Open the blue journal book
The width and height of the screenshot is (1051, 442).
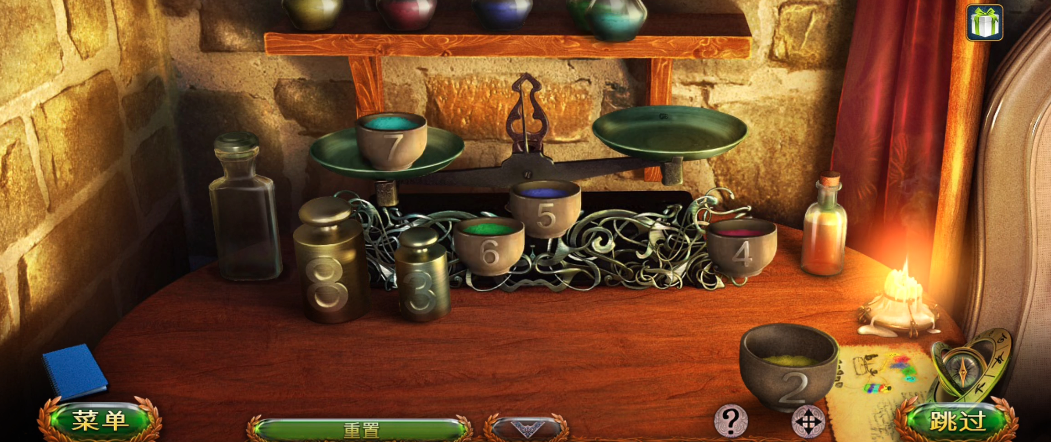click(75, 370)
